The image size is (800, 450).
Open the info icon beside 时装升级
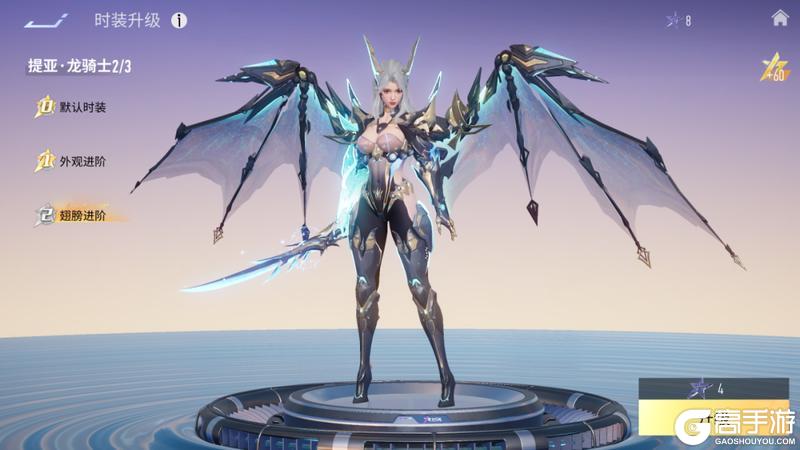coord(179,20)
